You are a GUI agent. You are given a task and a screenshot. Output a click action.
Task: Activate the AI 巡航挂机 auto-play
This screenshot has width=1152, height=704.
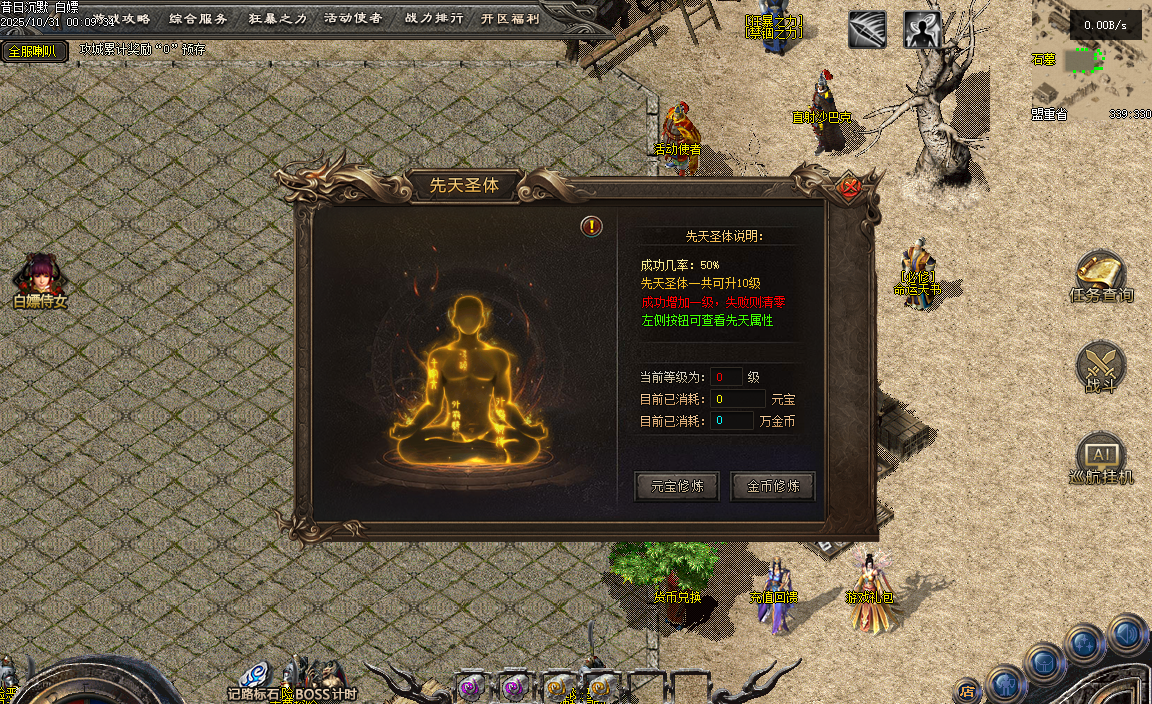pos(1101,458)
